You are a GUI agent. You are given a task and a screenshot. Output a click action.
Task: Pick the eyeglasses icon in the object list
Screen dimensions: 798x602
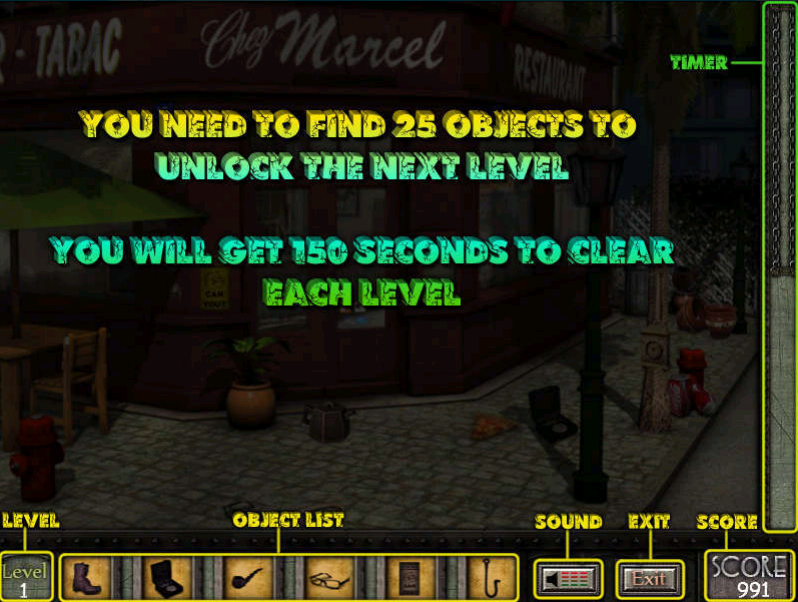(x=329, y=578)
